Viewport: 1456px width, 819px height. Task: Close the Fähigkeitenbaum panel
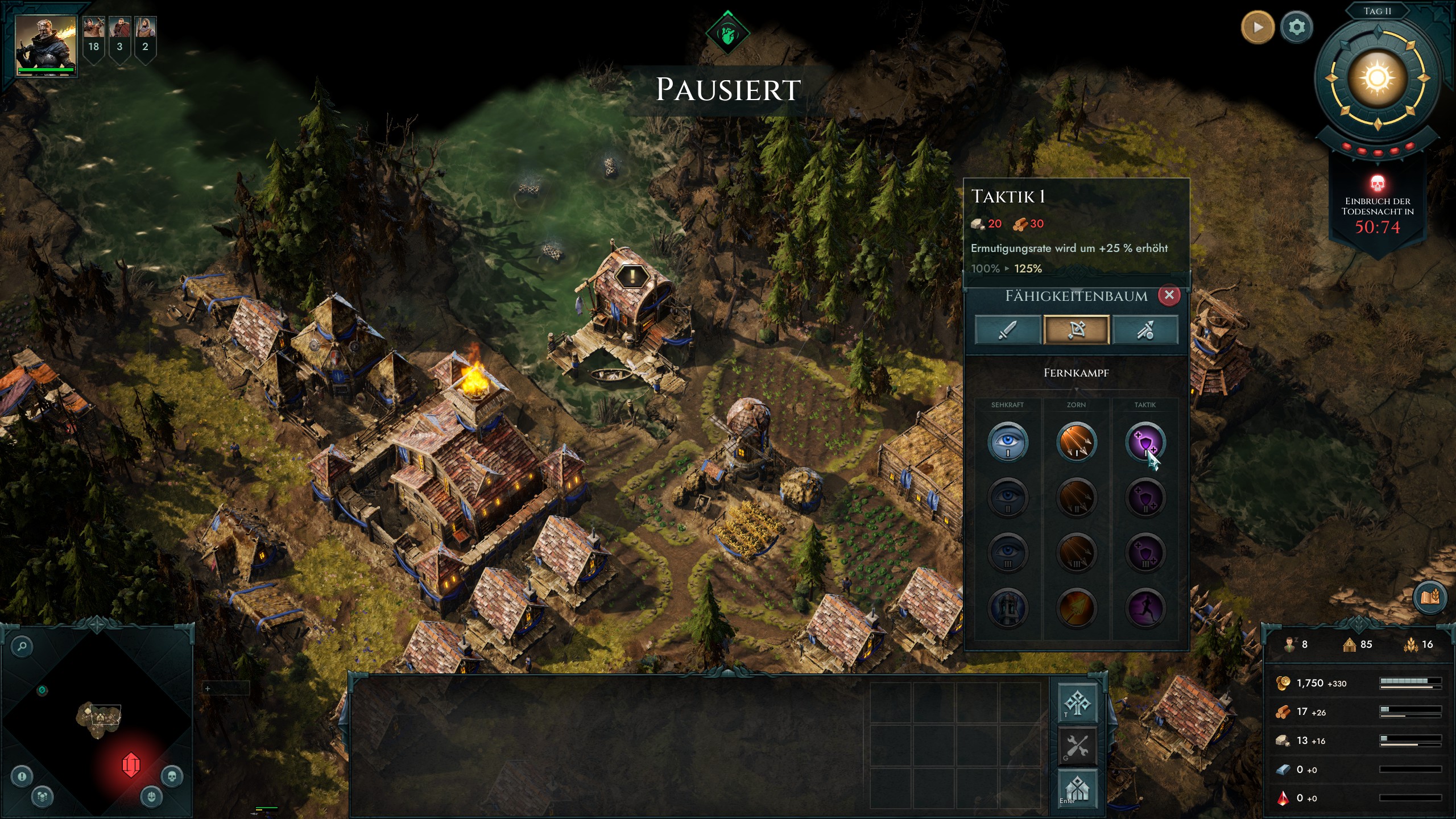[1169, 295]
